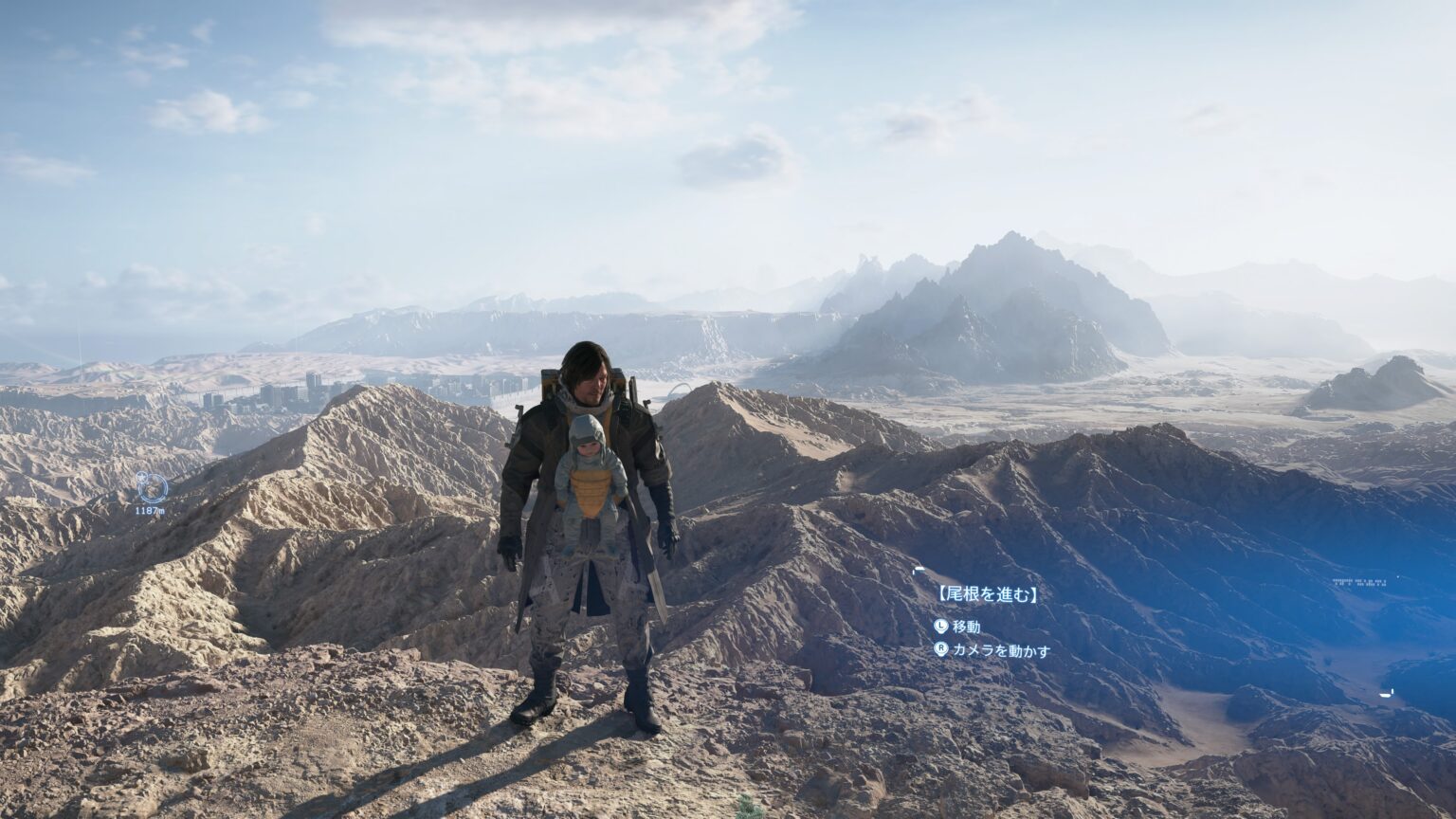Click the bracket marker above the objective title
This screenshot has width=1456, height=819.
pyautogui.click(x=919, y=571)
